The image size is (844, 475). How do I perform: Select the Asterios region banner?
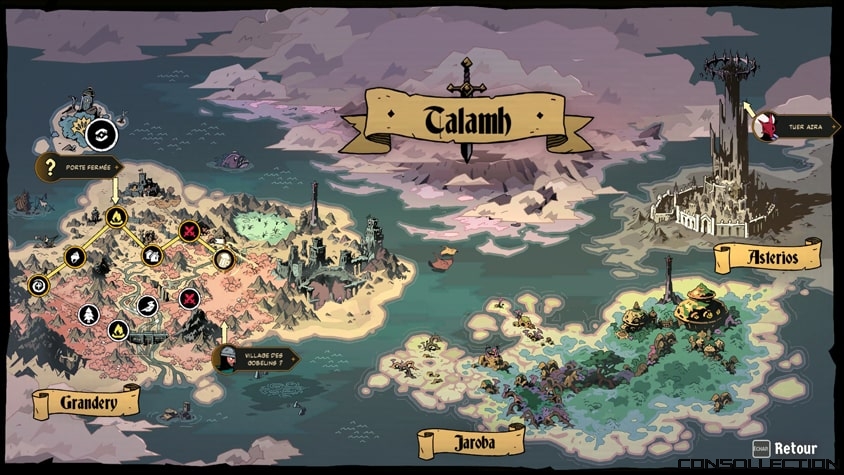click(x=768, y=257)
